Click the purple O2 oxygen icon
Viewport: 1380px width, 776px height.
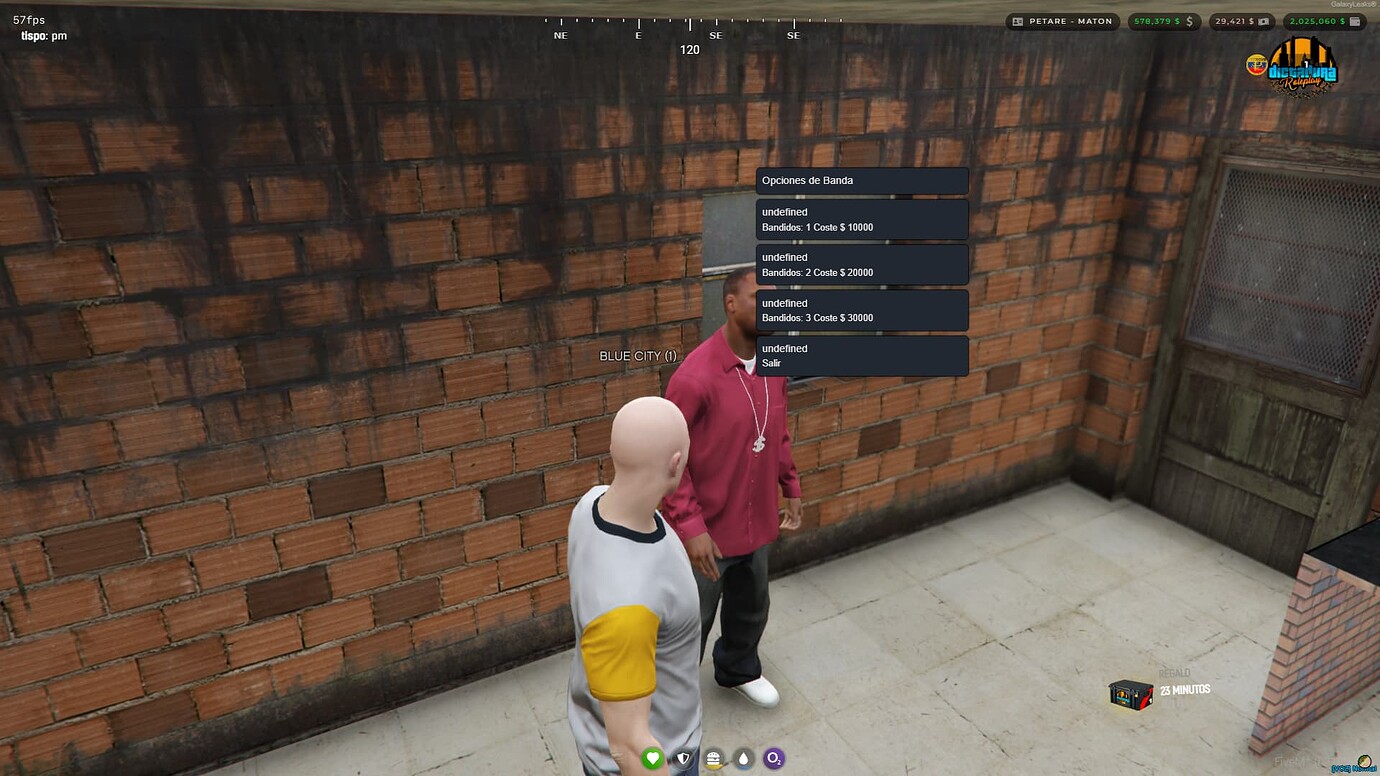pyautogui.click(x=774, y=759)
